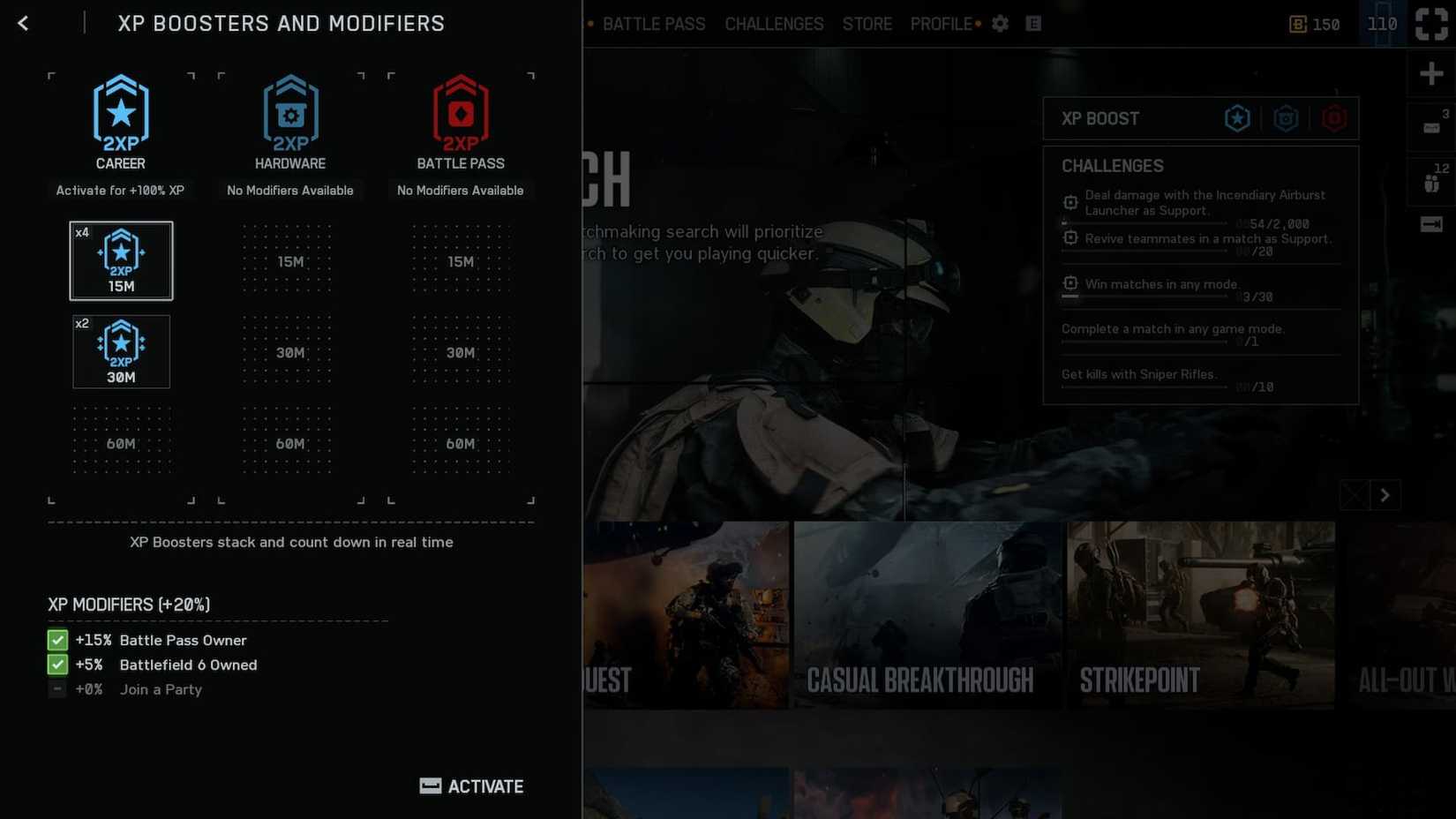
Task: Click the back arrow to exit XP Boosters
Action: [23, 23]
